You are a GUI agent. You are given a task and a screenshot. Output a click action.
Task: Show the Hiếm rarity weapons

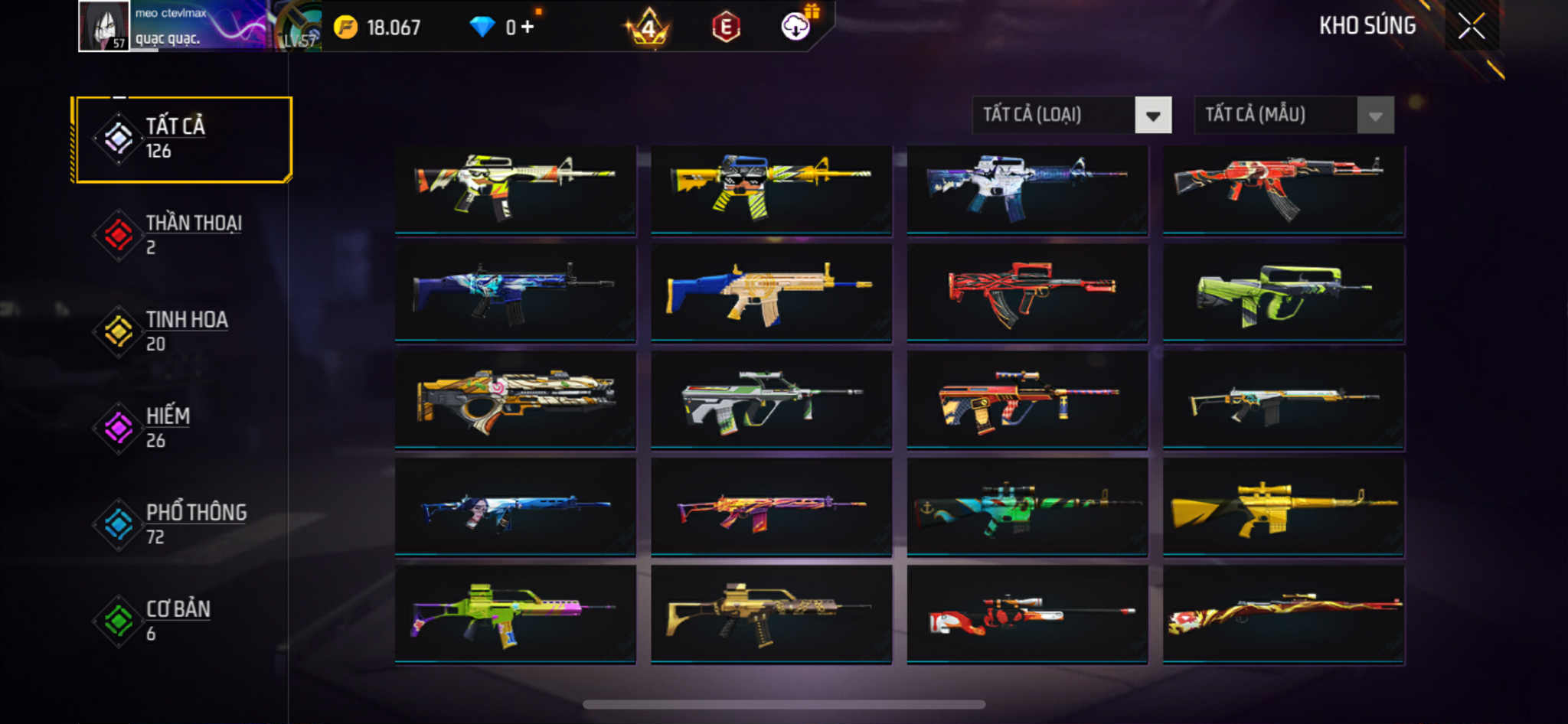tap(182, 428)
